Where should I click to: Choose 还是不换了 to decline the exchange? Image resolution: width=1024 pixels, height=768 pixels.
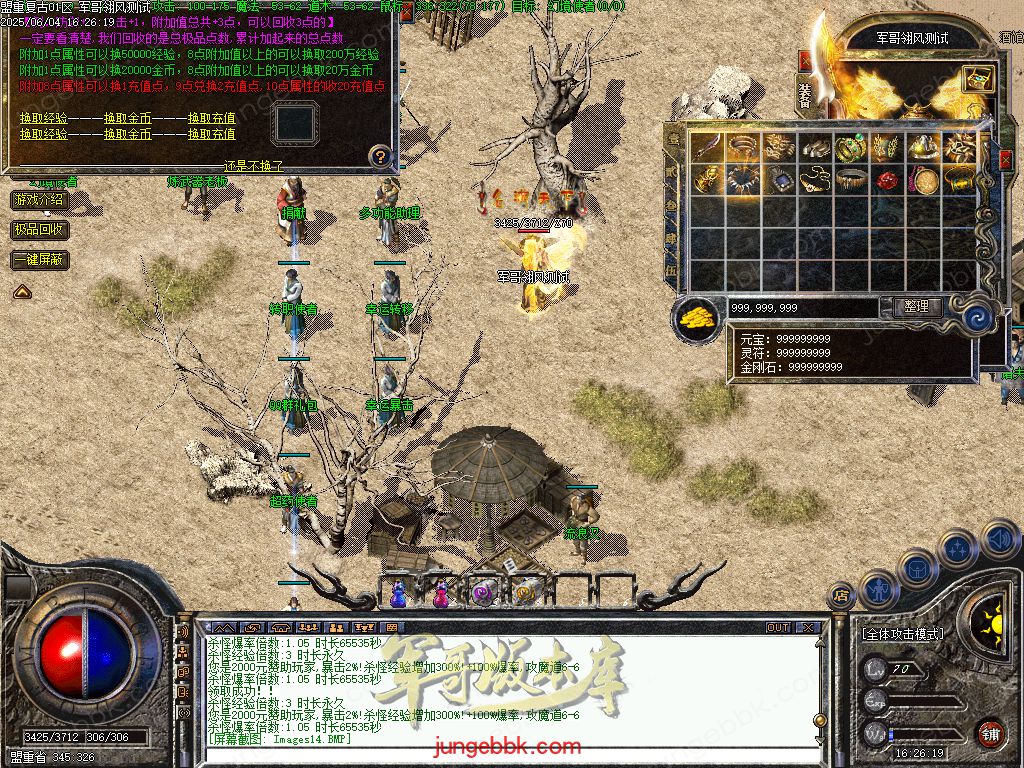[254, 166]
